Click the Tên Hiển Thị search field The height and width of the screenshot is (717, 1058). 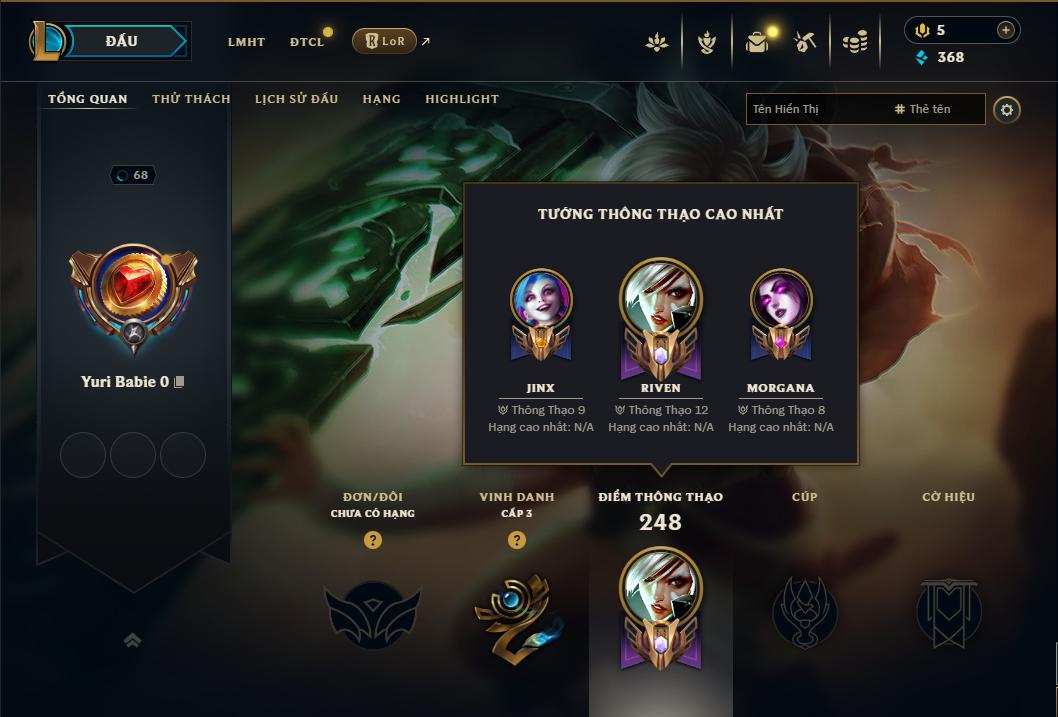815,109
